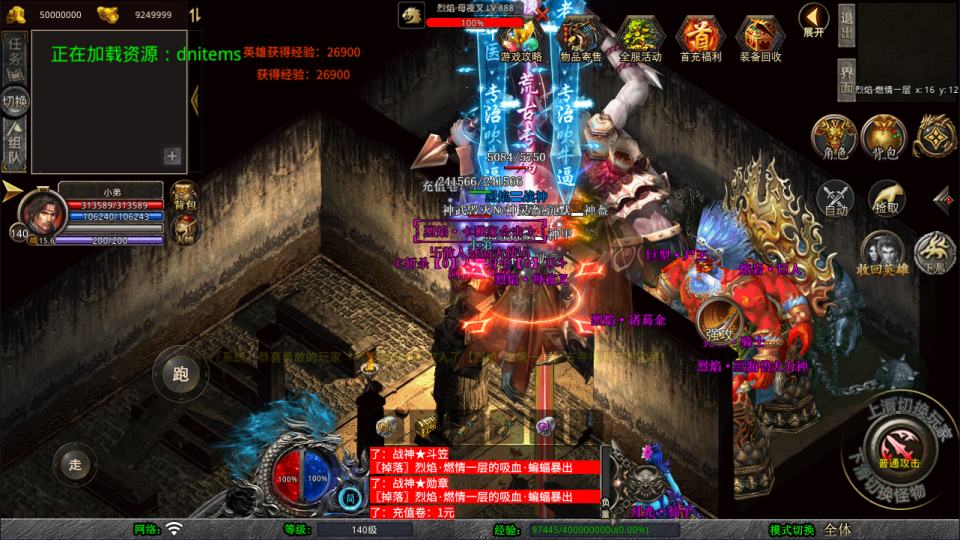Switch to the 任务 quest tab

[15, 58]
